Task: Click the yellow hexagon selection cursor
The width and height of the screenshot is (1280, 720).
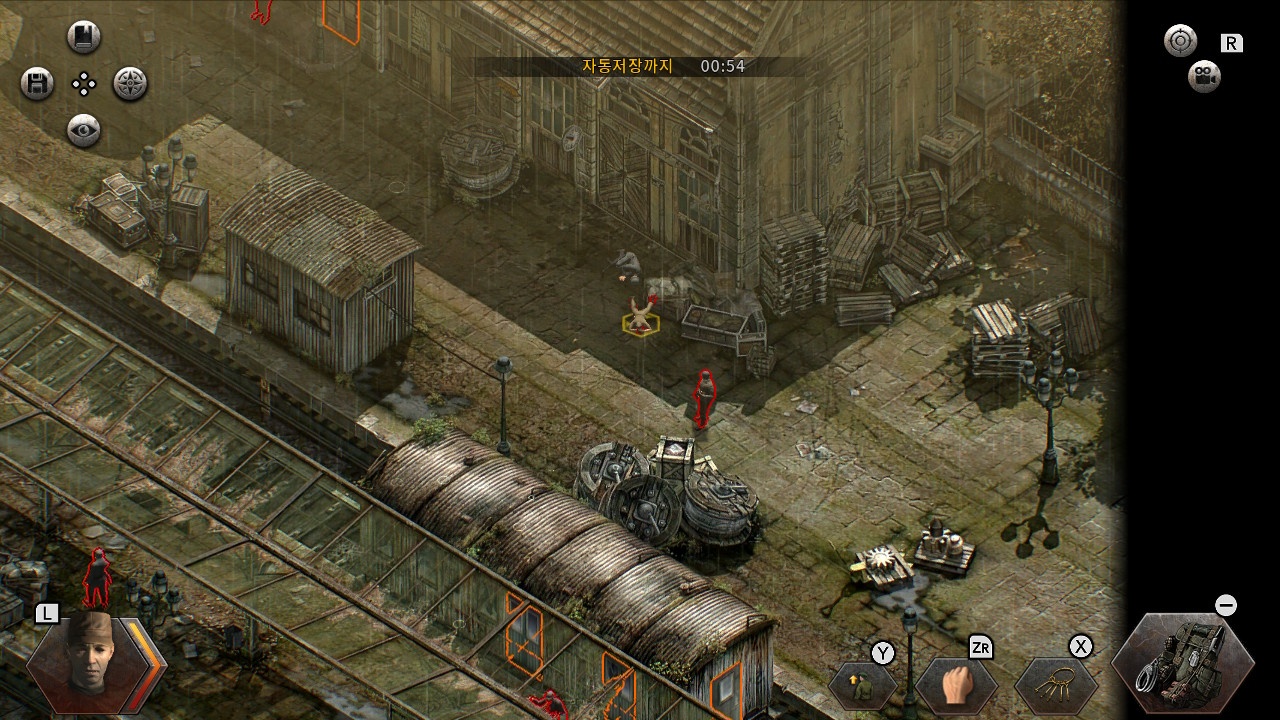Action: pyautogui.click(x=642, y=324)
